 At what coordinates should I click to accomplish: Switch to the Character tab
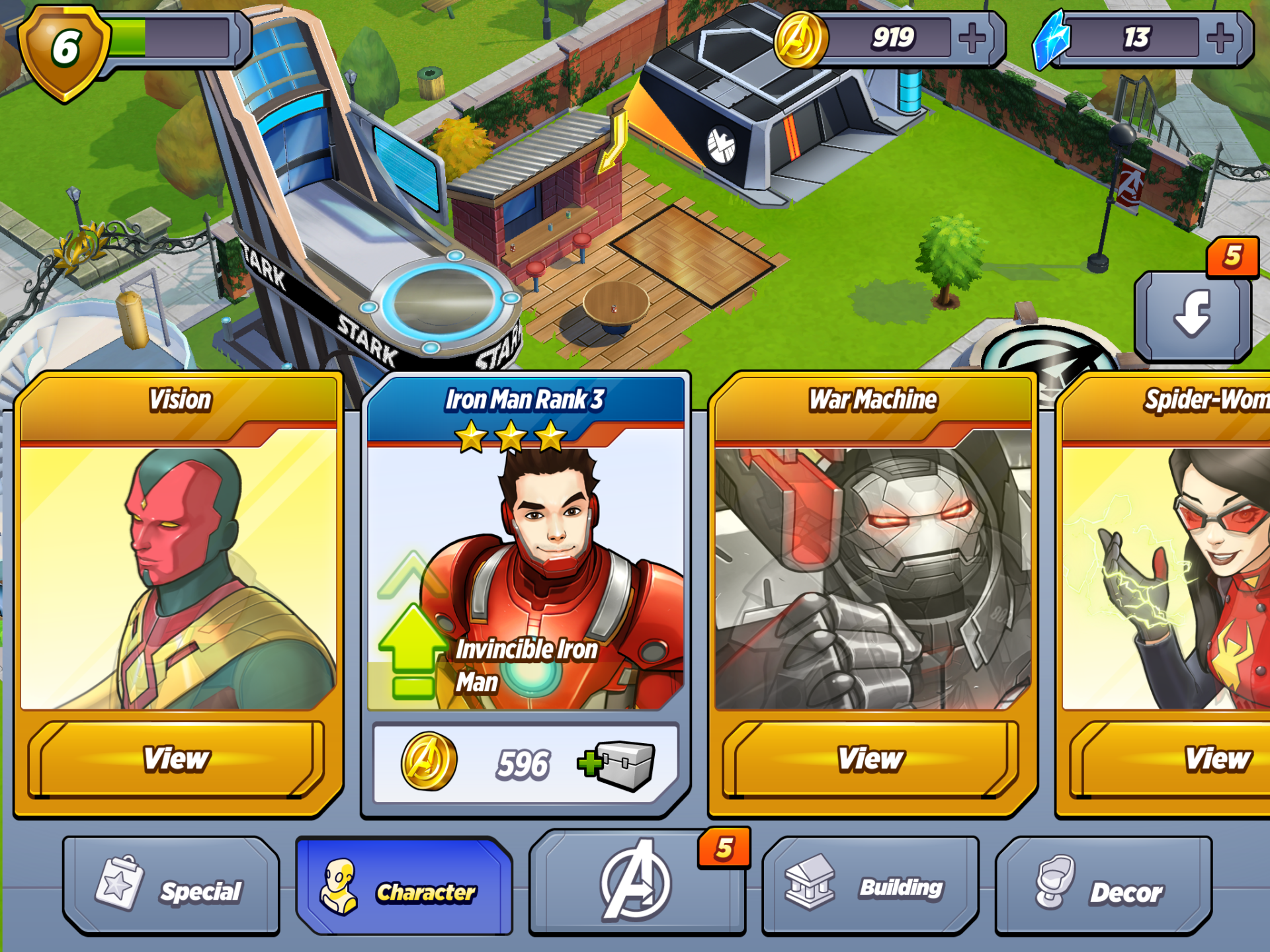[404, 887]
